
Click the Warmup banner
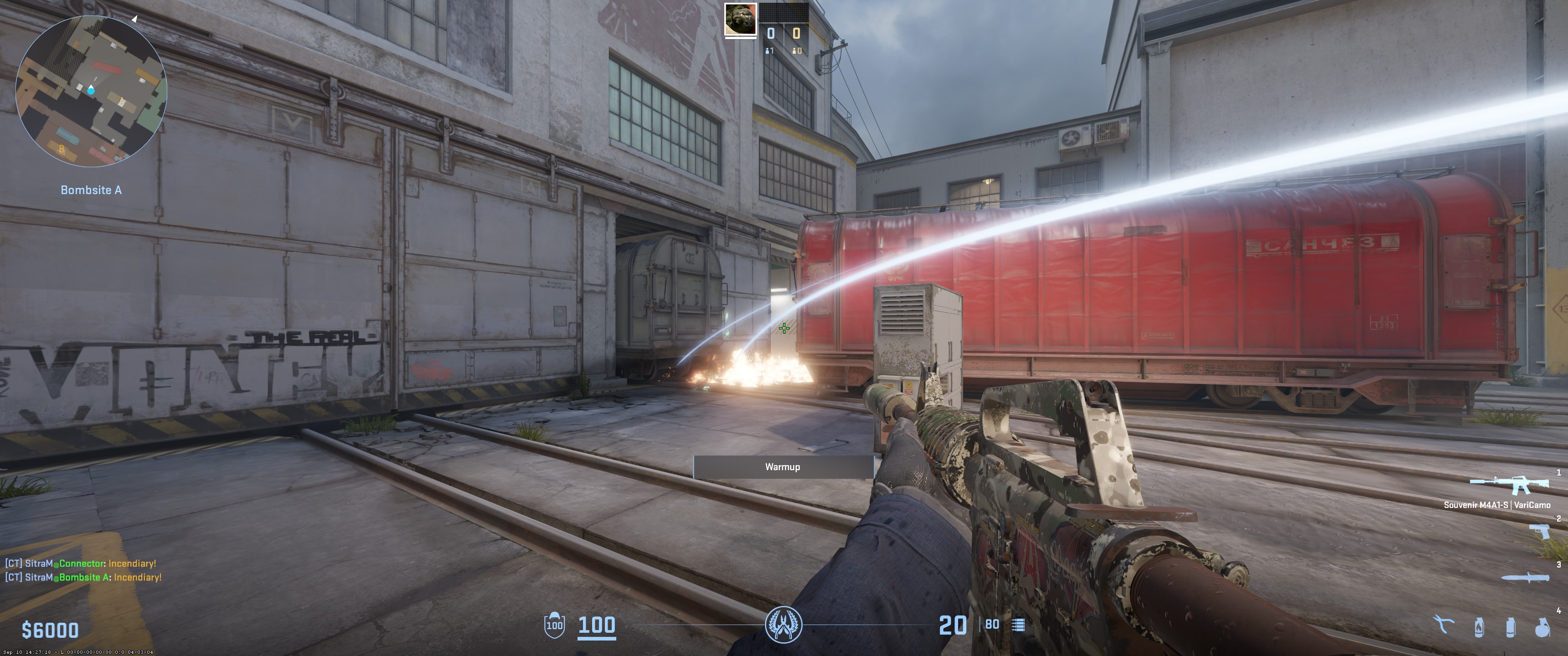pos(782,467)
